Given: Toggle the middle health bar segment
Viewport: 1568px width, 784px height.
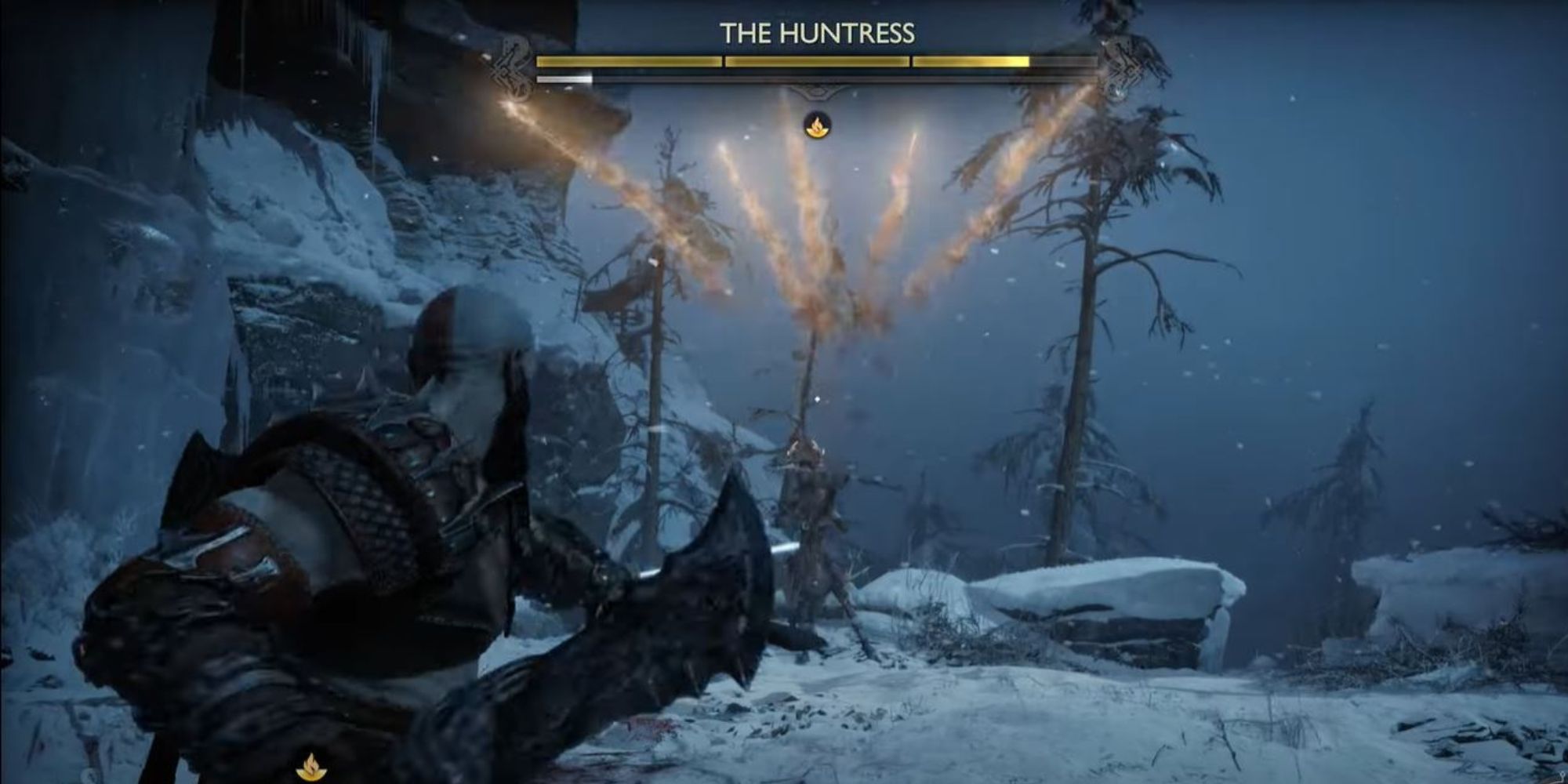Looking at the screenshot, I should (x=817, y=61).
